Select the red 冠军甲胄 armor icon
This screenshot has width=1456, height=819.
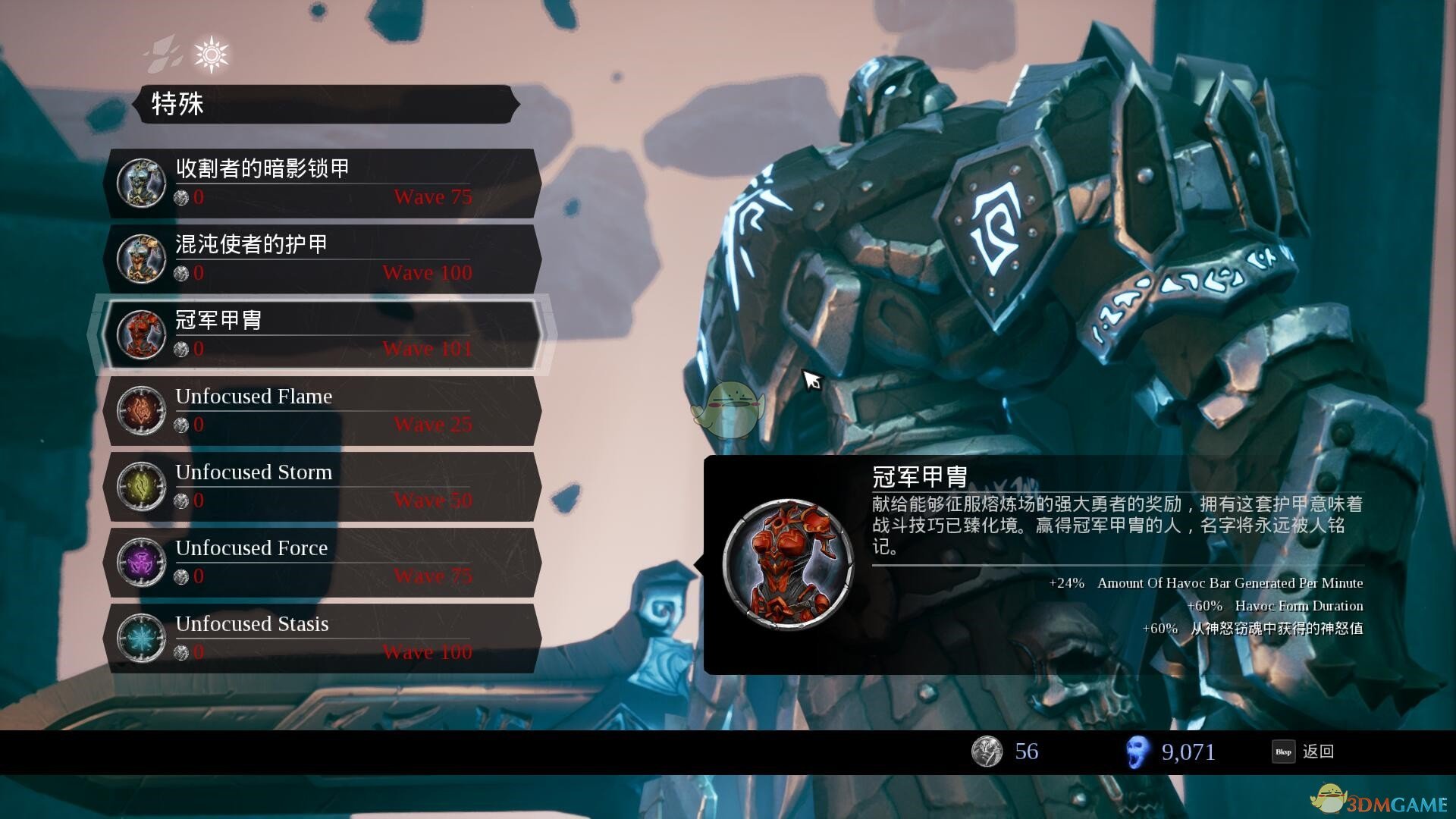pos(140,334)
